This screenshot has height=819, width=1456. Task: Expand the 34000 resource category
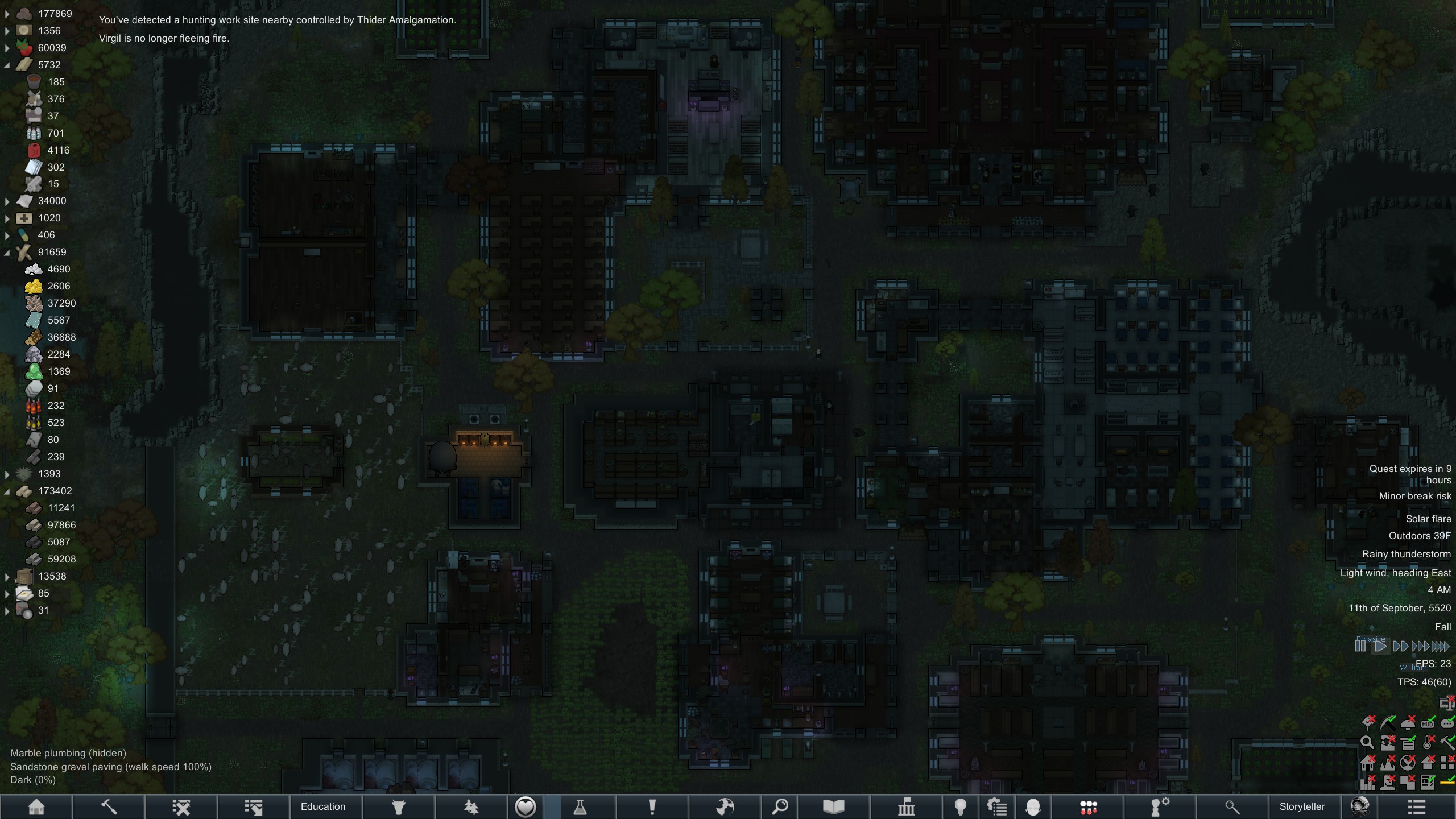(x=7, y=201)
